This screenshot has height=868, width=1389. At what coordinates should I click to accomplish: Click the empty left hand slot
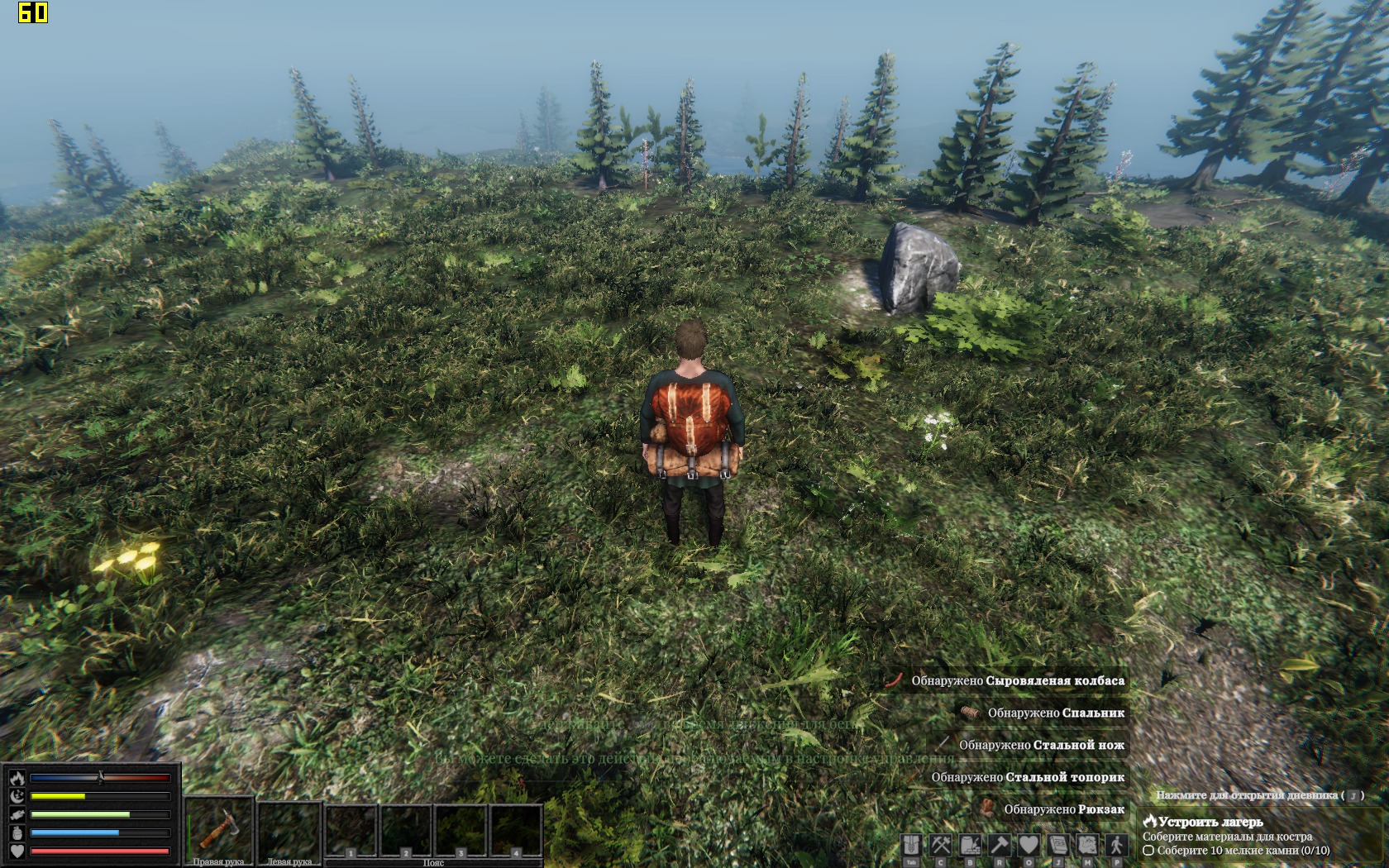tap(289, 828)
